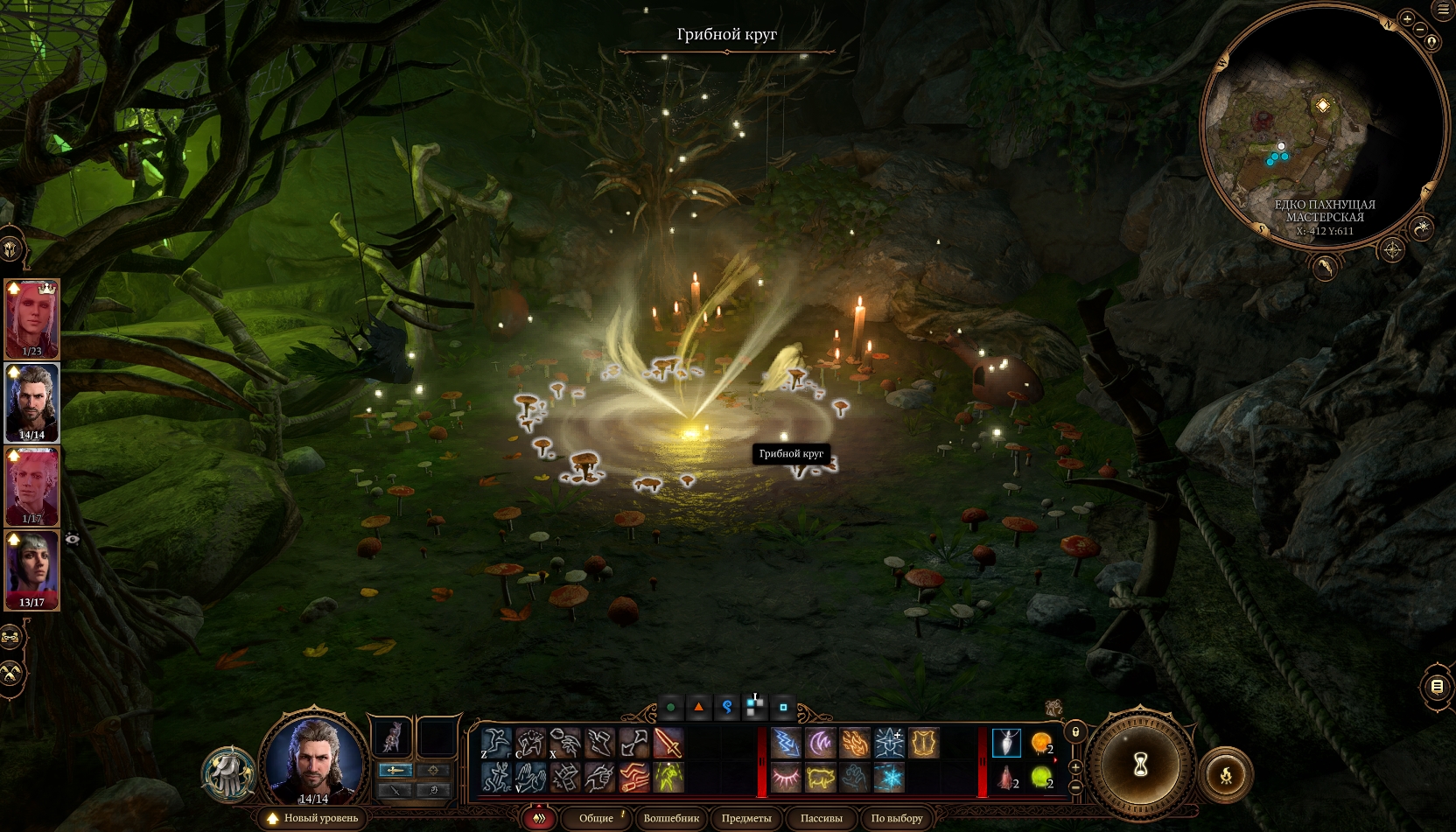Screen dimensions: 1456x832
Task: Select the crowned party portrait with 1/23 health
Action: coord(32,318)
